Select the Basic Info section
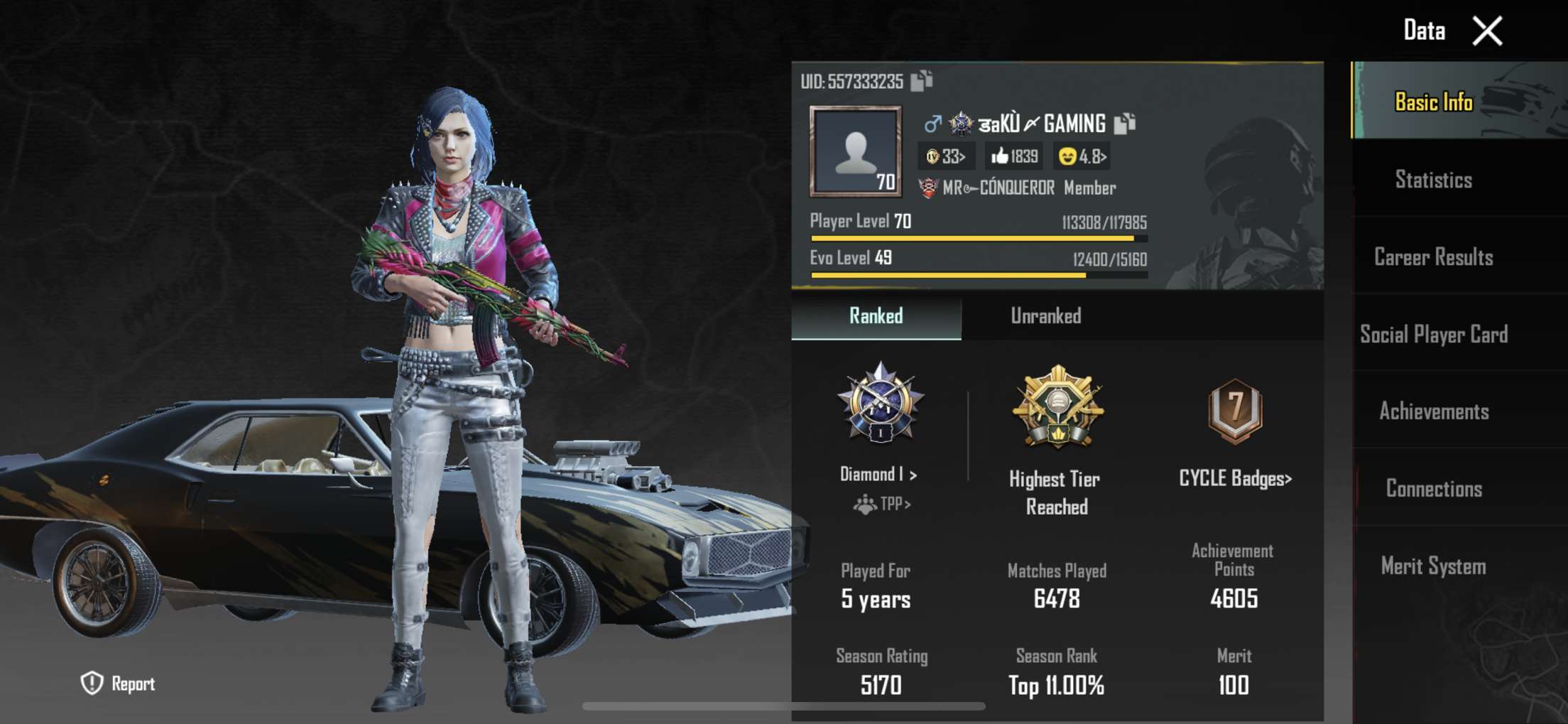Screen dimensions: 1568x724 1433,102
